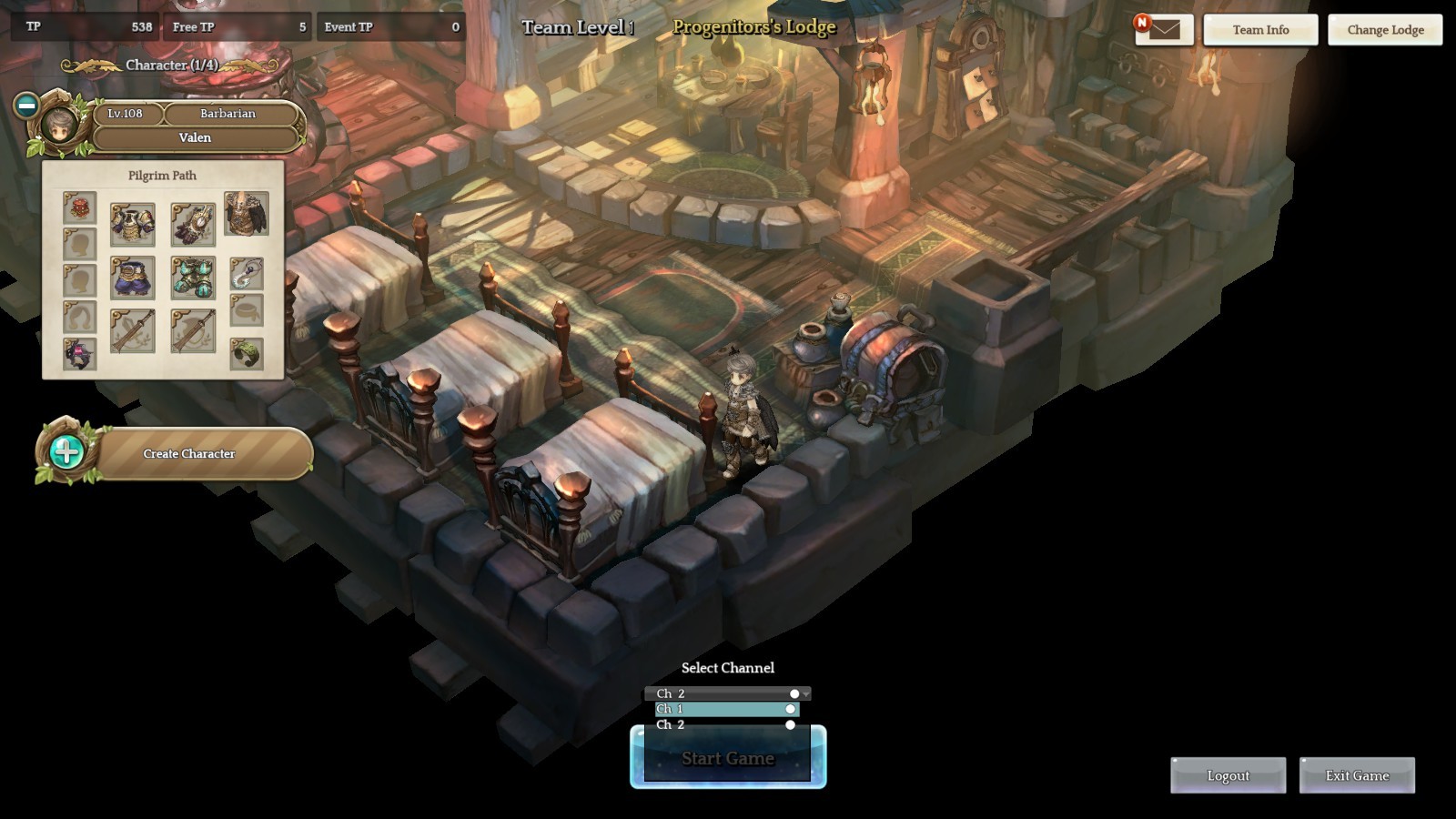Start the game
This screenshot has width=1456, height=819.
728,758
